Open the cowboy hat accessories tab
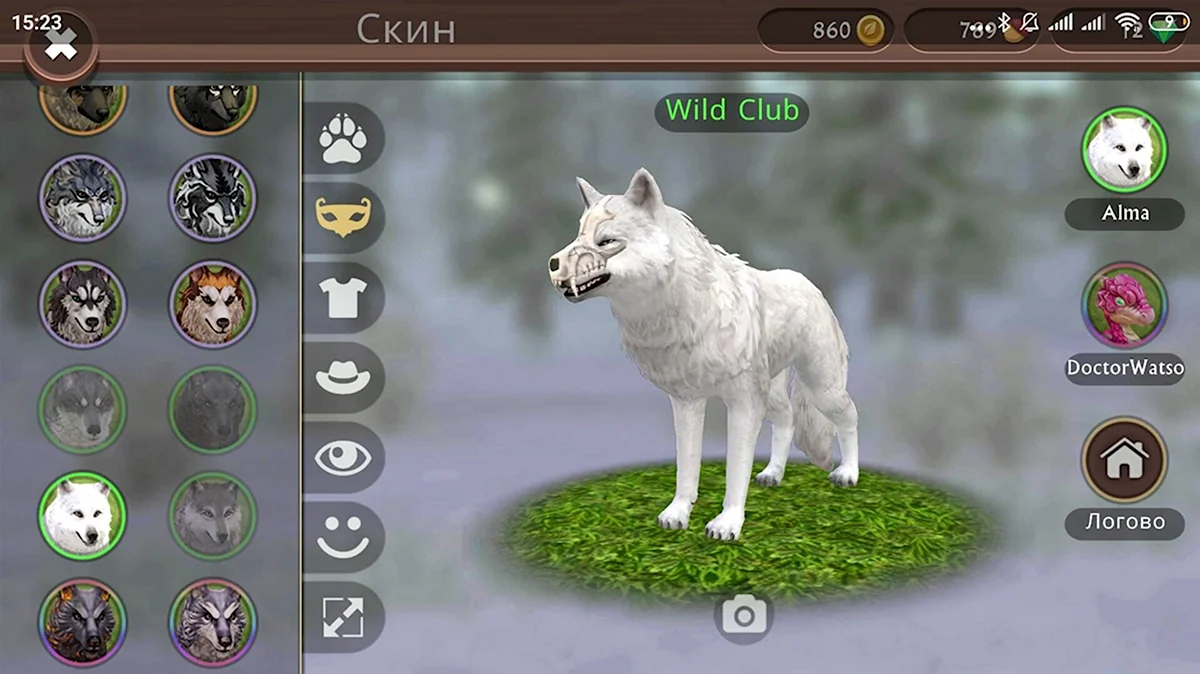The width and height of the screenshot is (1200, 674). 343,378
